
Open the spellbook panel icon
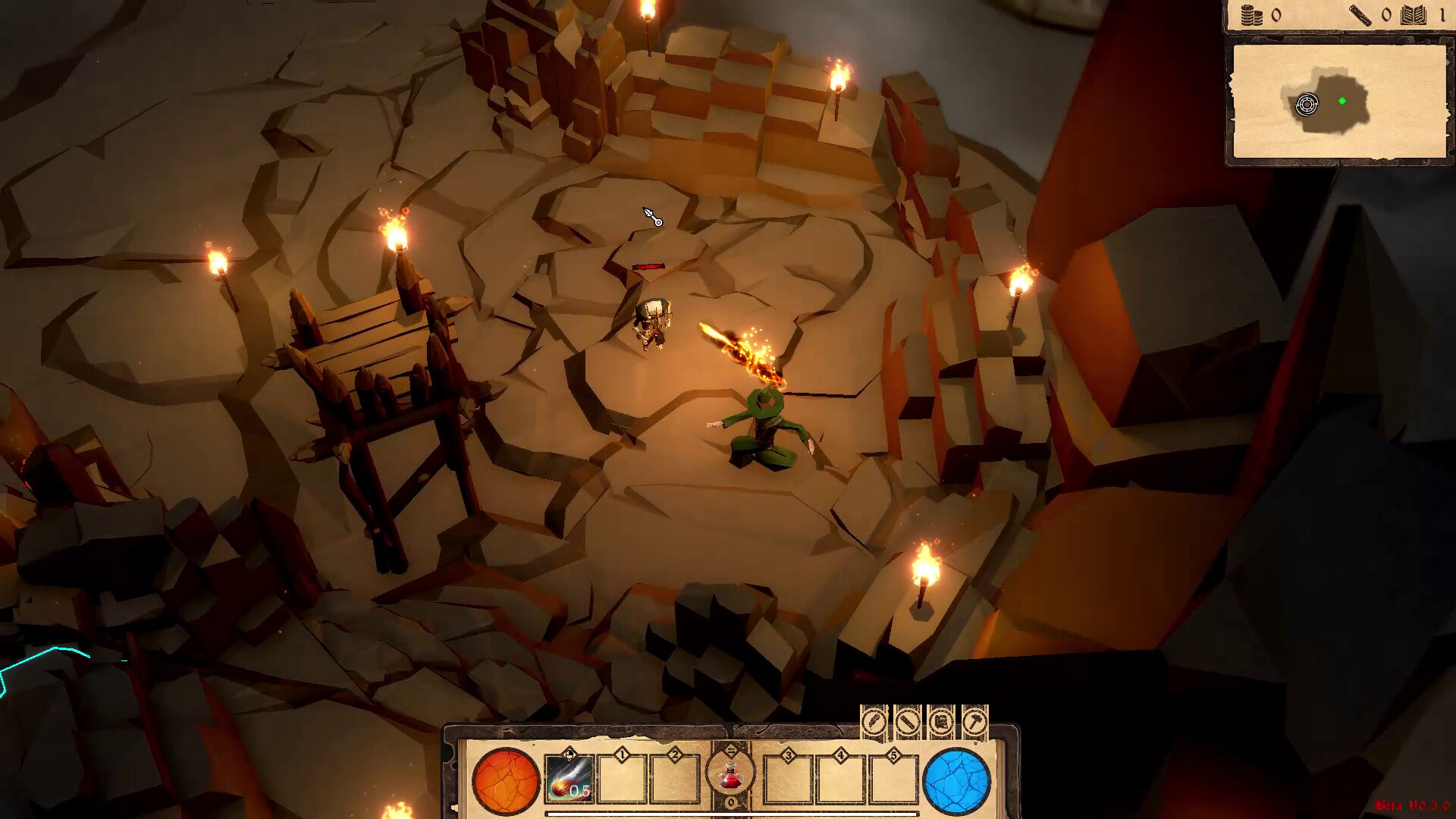(941, 721)
